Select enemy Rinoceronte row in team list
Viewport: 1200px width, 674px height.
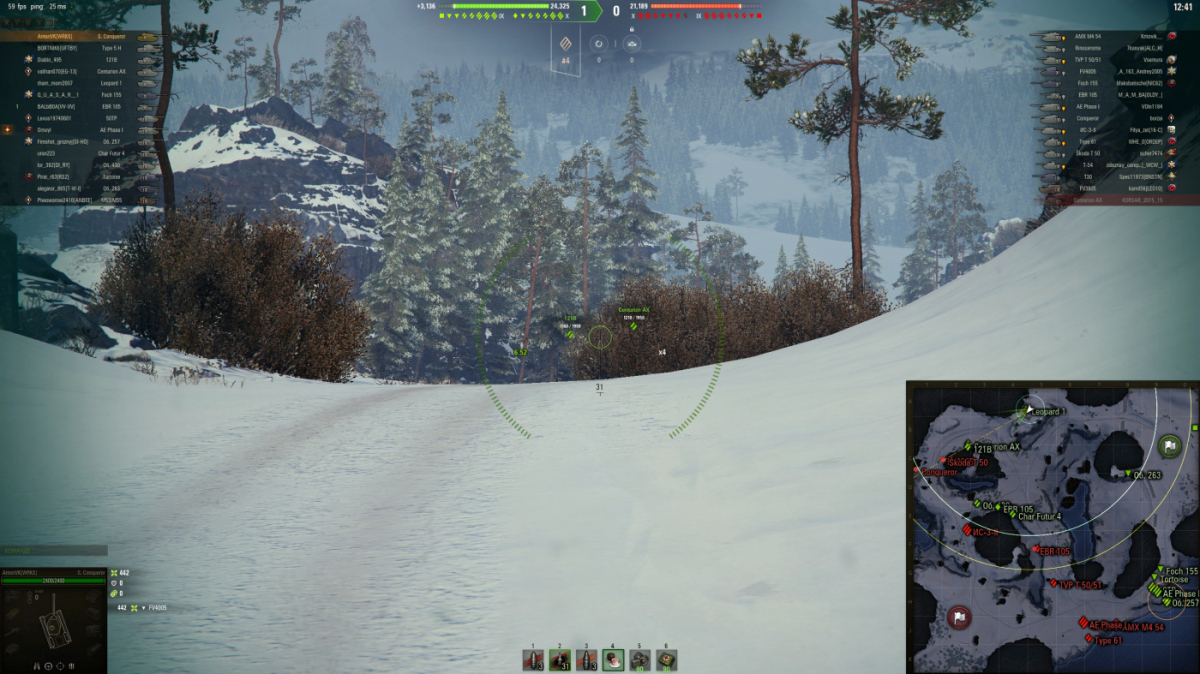click(x=1110, y=47)
